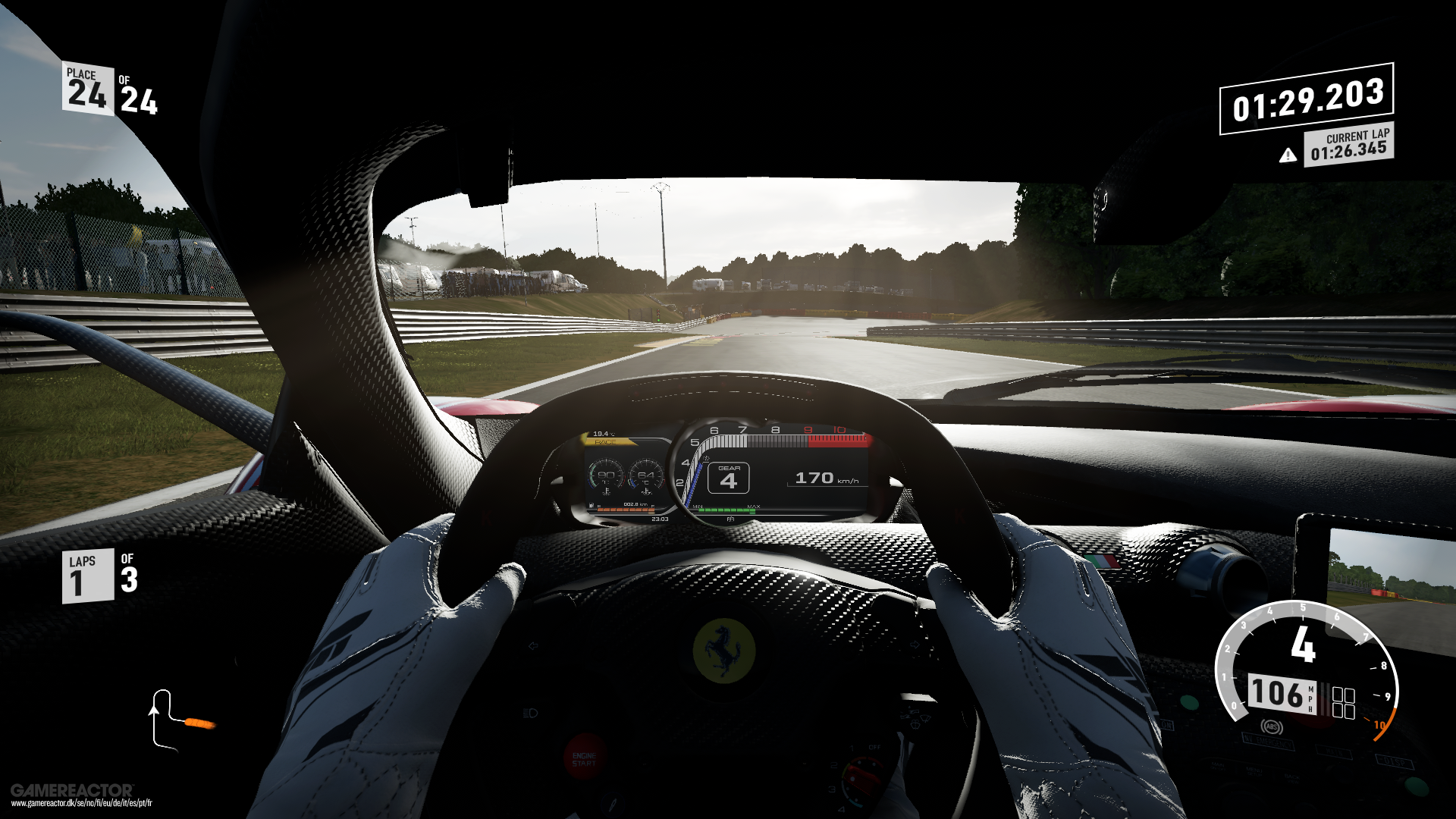Expand the BACK VIEW control on the console
This screenshot has height=819, width=1456.
[1293, 779]
